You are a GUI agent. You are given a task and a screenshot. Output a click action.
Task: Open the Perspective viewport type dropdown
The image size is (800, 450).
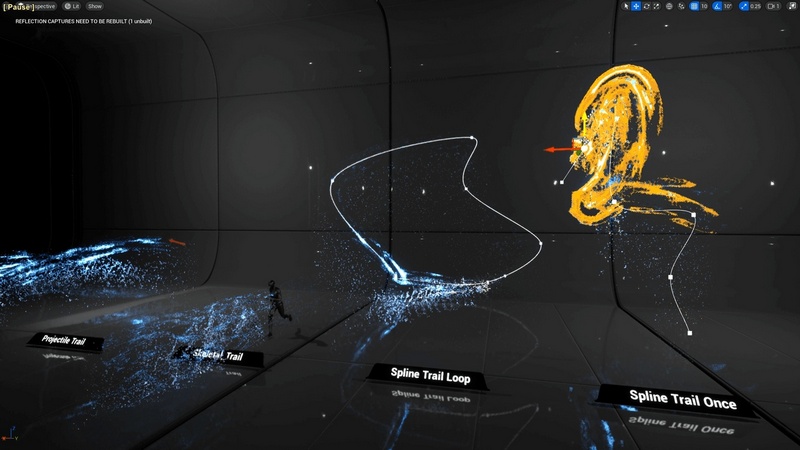[44, 6]
